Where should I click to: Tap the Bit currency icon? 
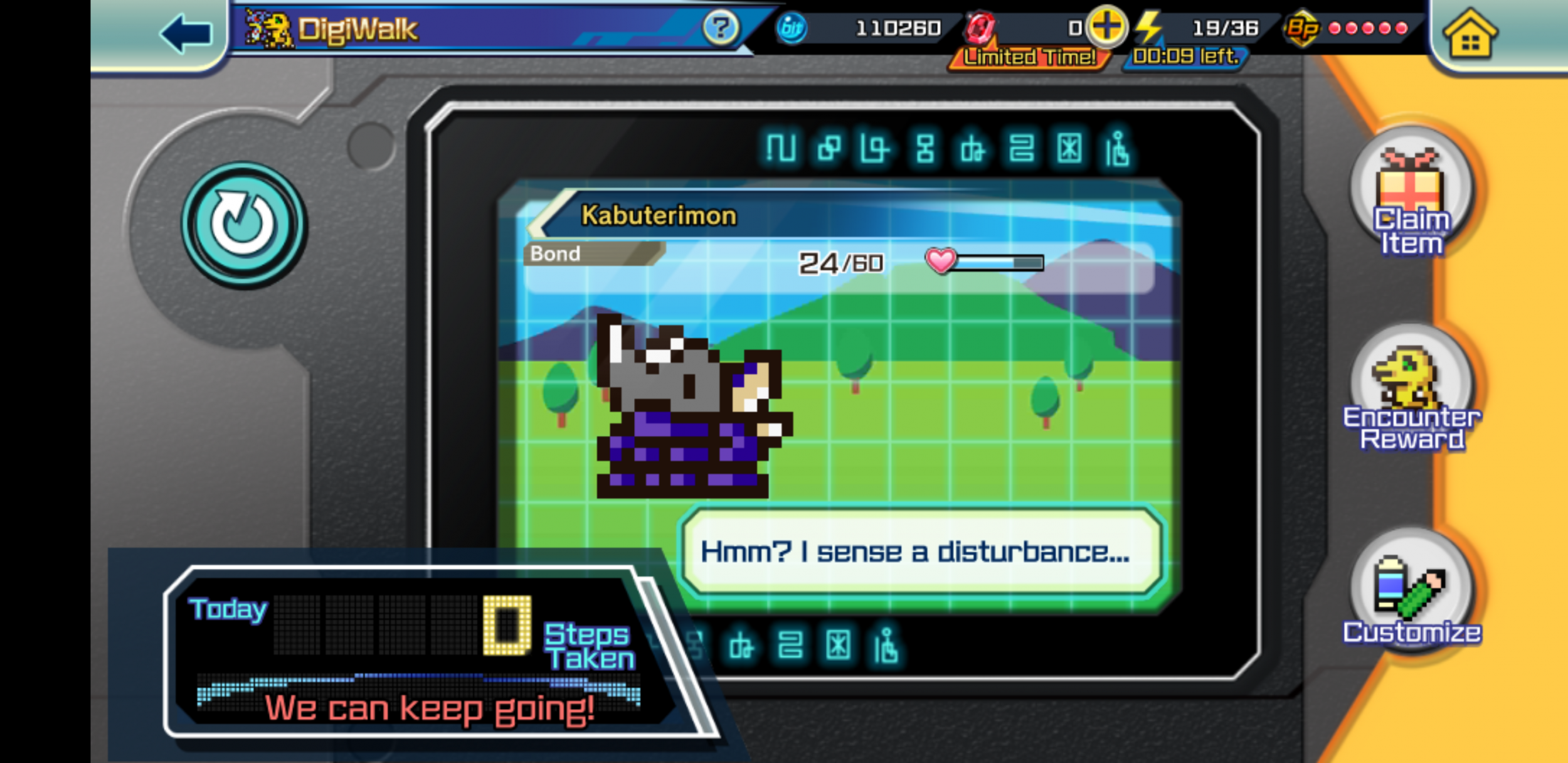(793, 28)
